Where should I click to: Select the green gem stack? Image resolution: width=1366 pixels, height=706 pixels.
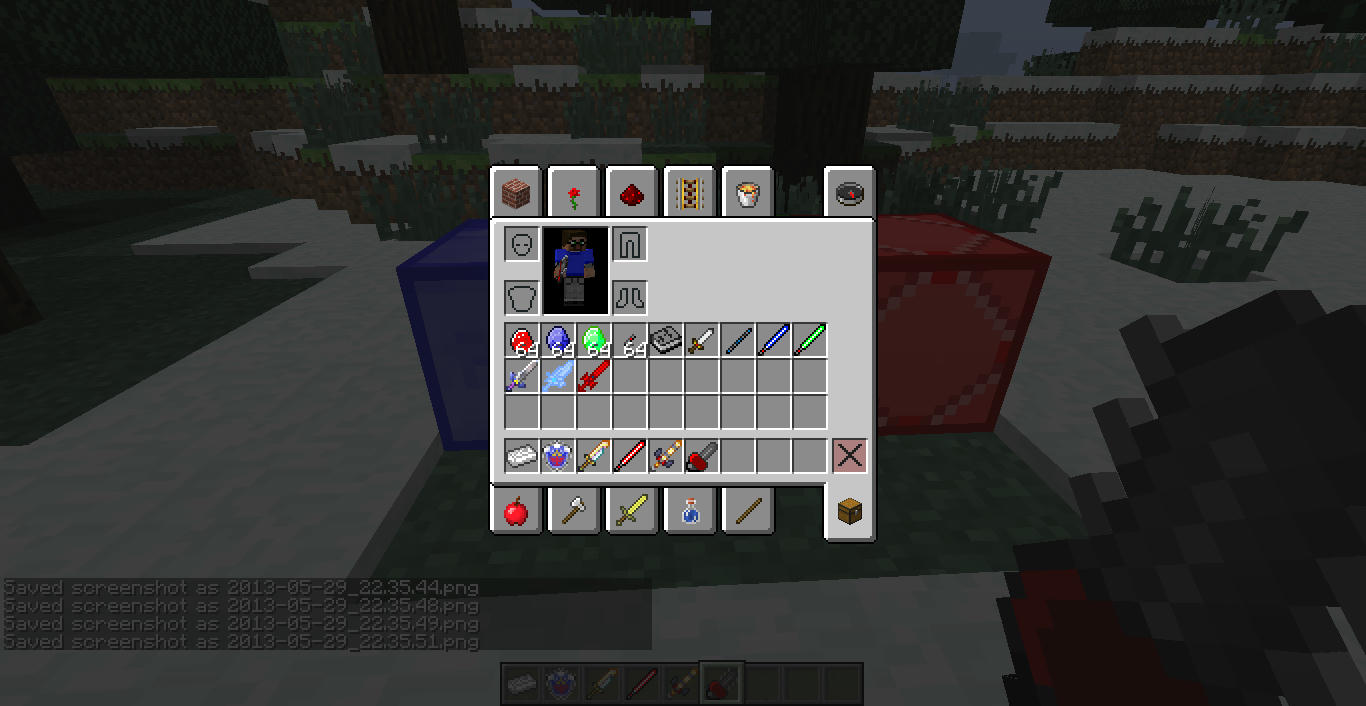pos(594,341)
